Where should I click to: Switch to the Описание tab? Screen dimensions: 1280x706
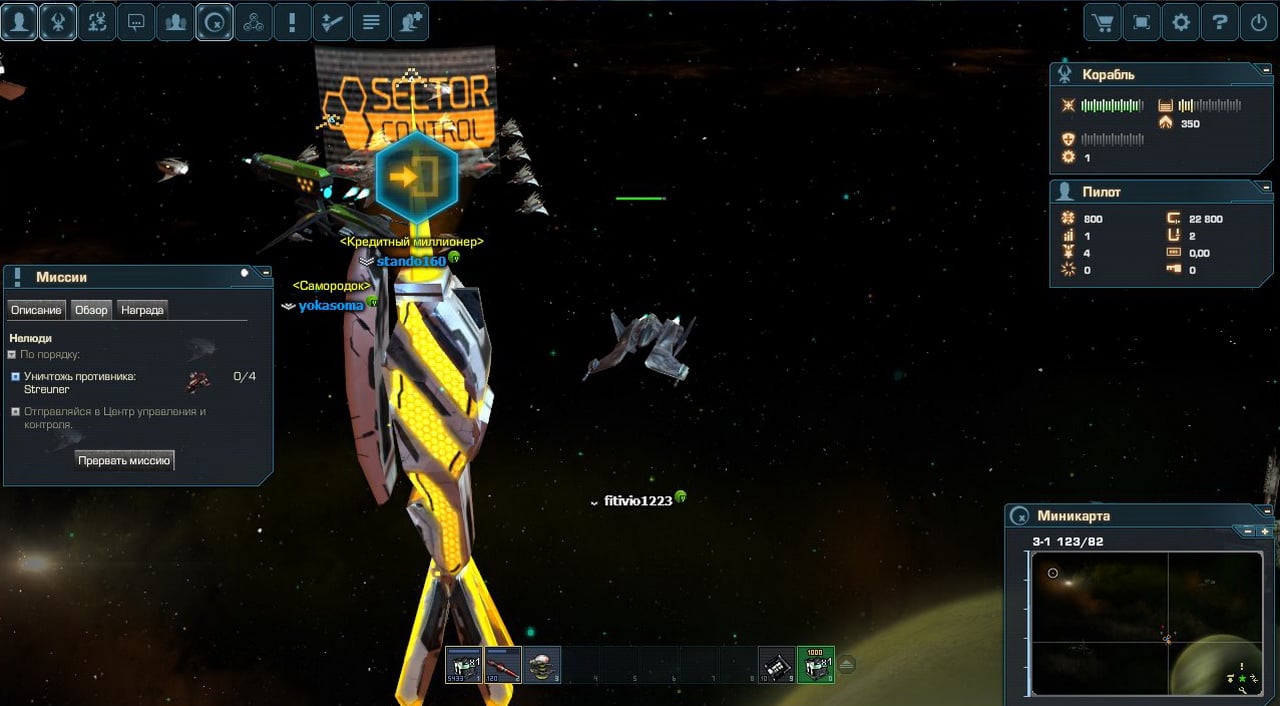pos(37,310)
